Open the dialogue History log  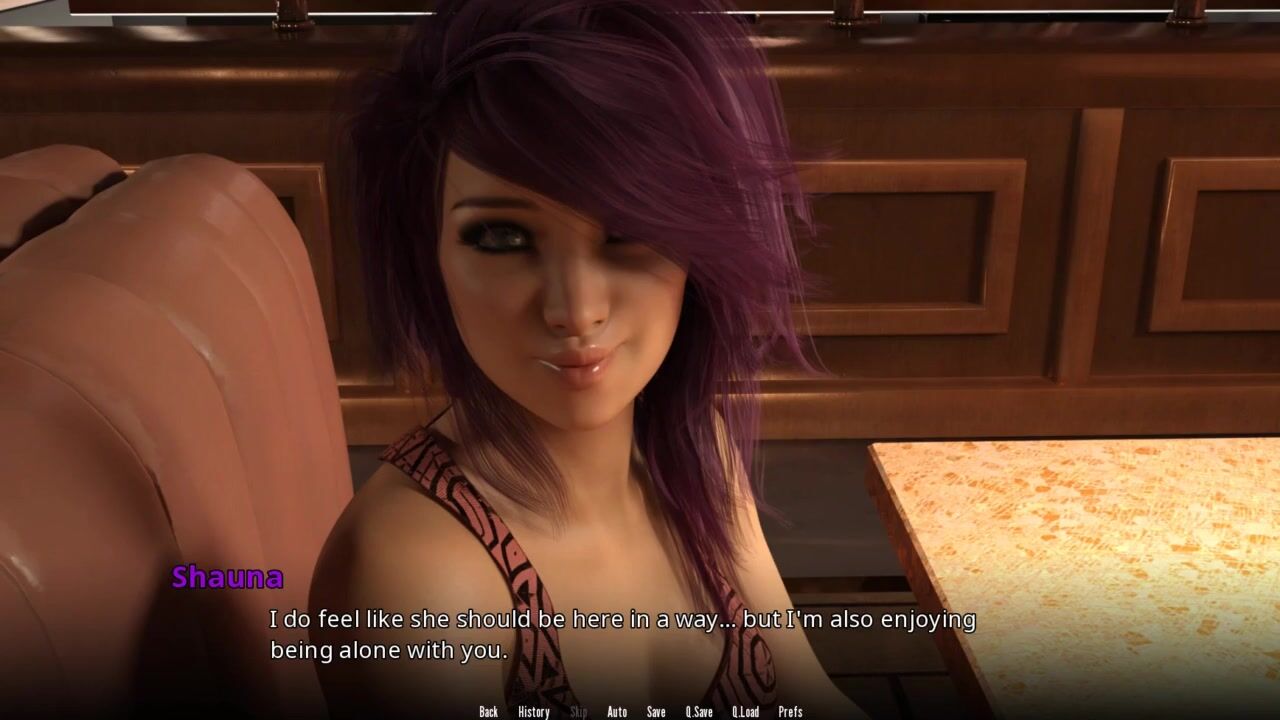533,712
